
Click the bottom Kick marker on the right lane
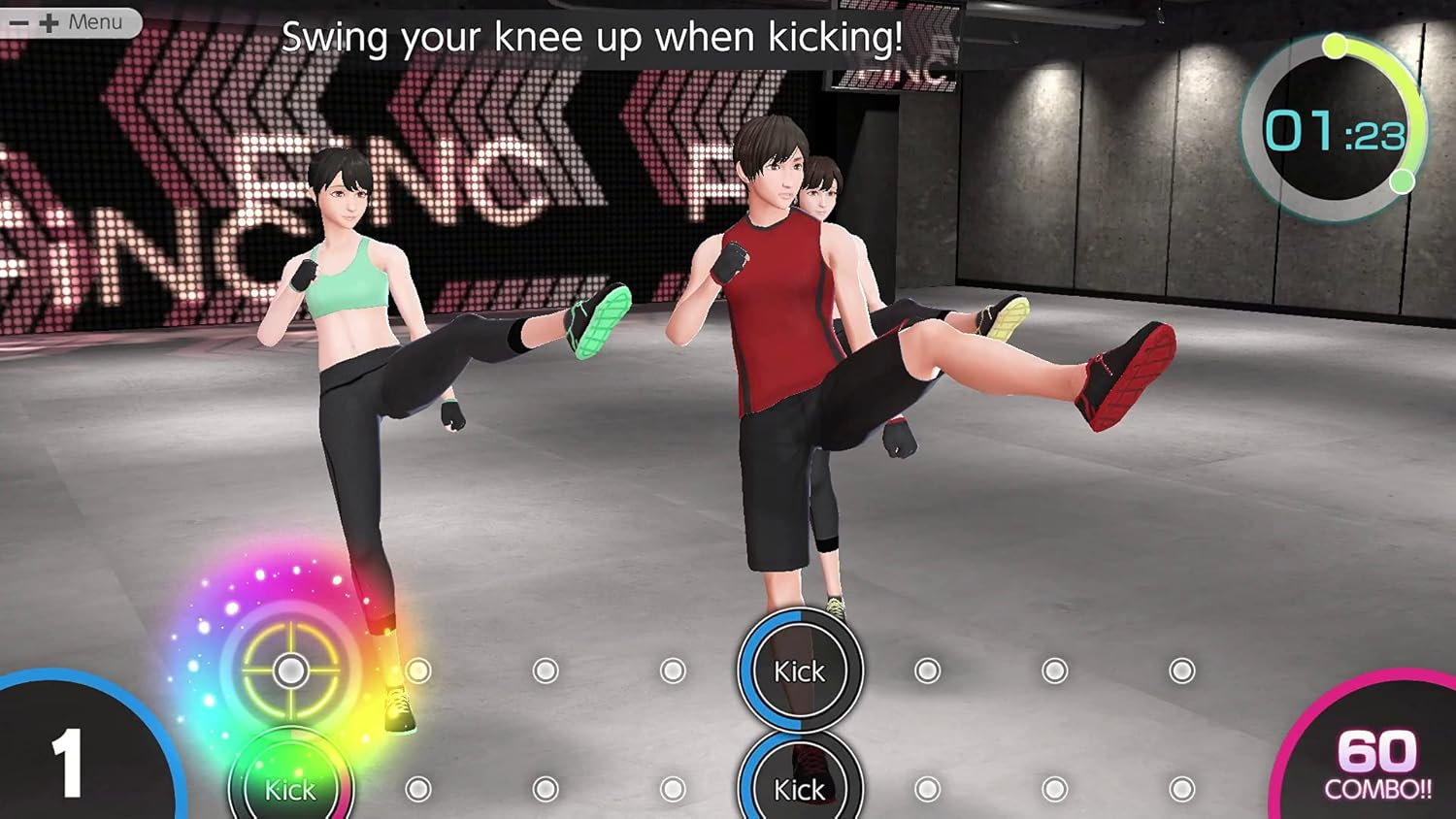(x=799, y=788)
